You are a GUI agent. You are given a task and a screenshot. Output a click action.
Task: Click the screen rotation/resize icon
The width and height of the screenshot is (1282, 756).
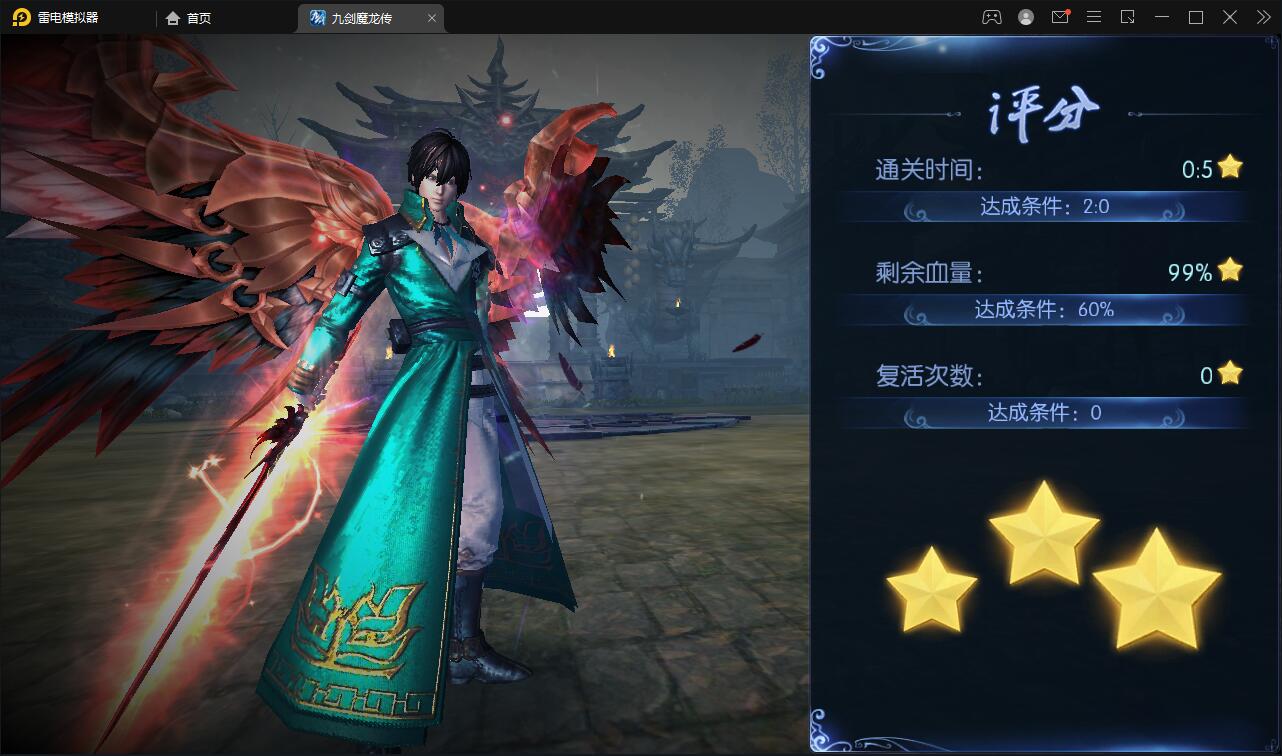coord(1127,17)
